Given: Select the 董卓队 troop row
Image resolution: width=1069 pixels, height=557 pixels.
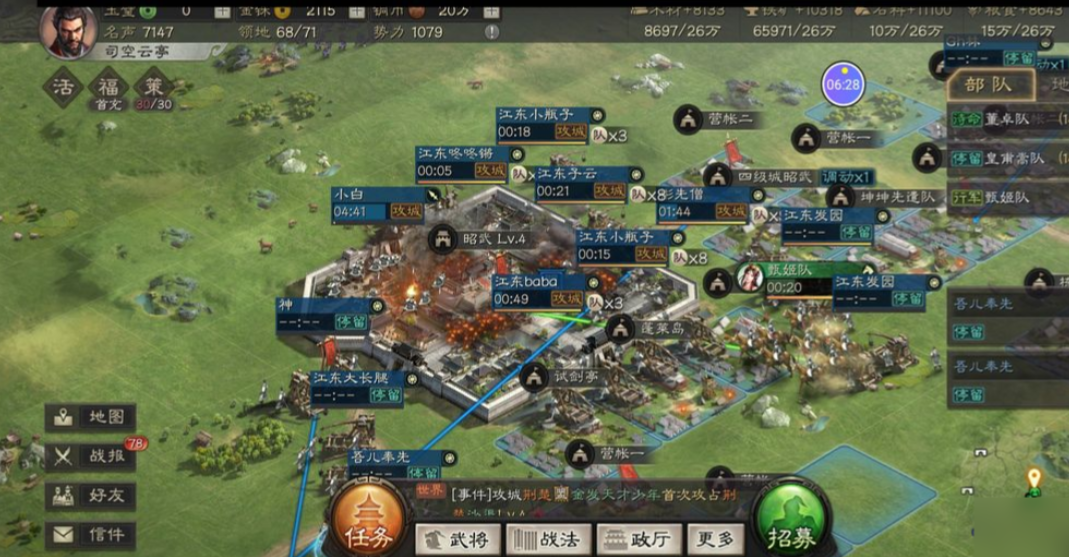Looking at the screenshot, I should [x=1005, y=119].
